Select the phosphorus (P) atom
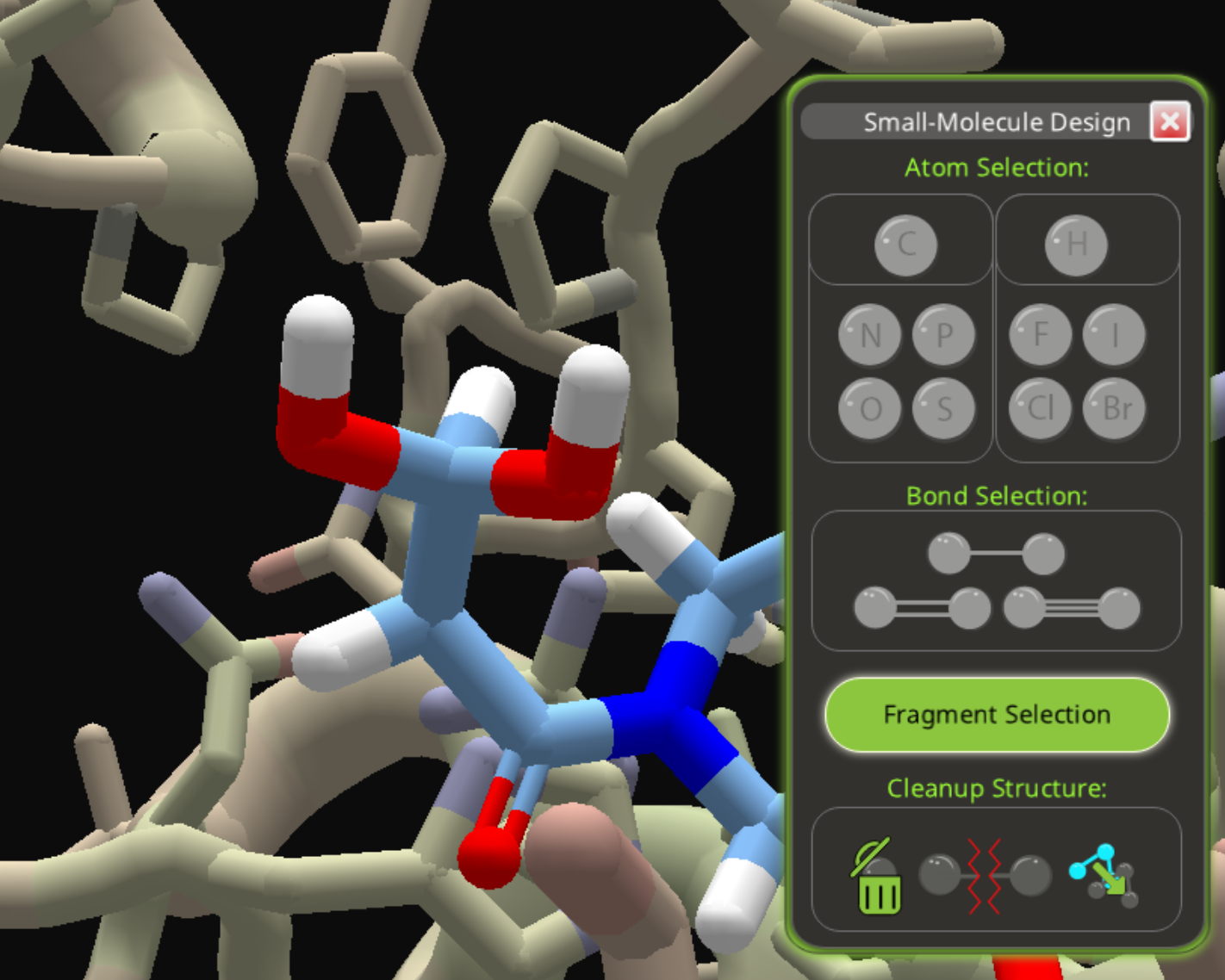 [943, 335]
